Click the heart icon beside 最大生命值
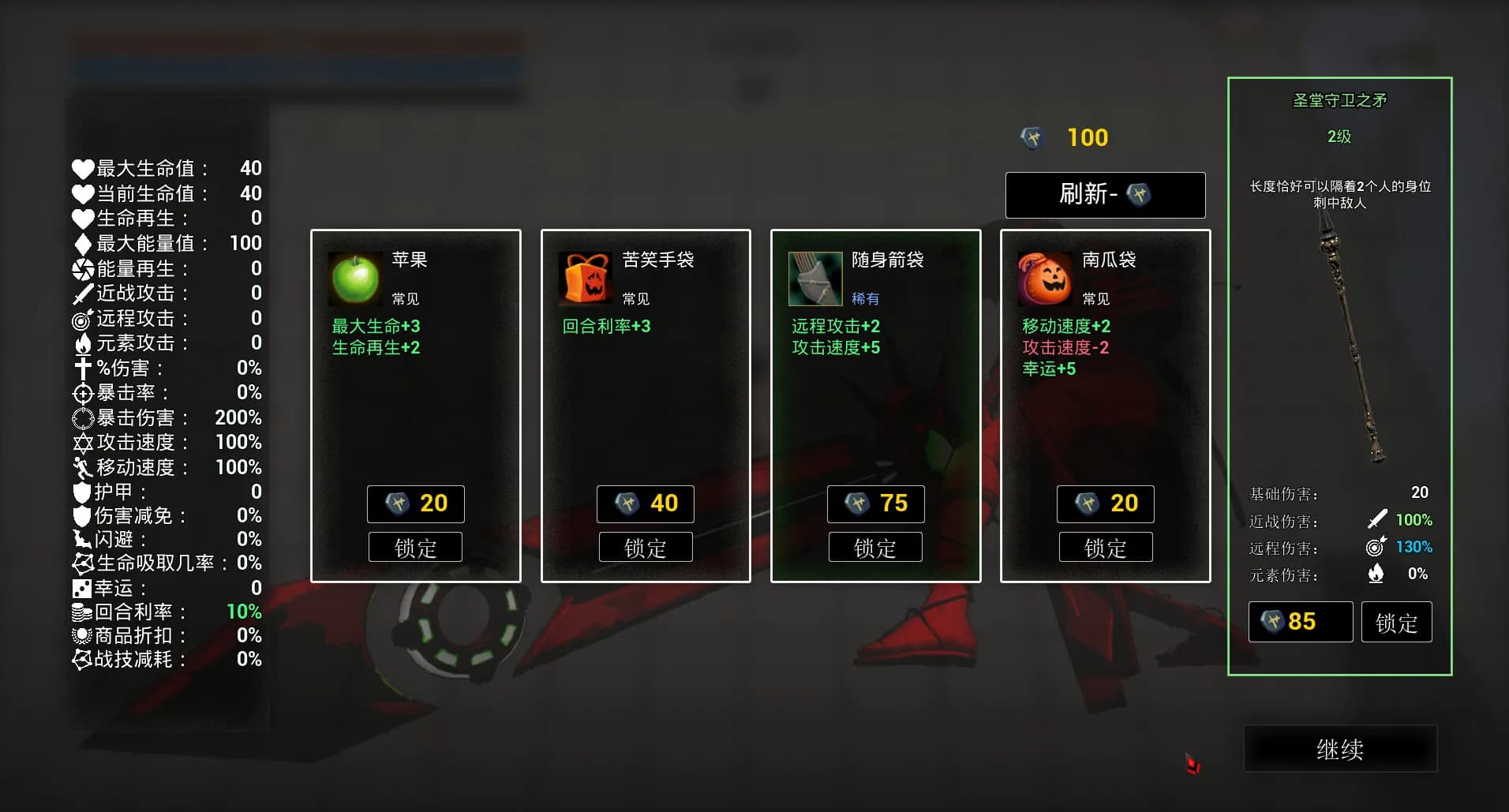Viewport: 1509px width, 812px height. [83, 168]
